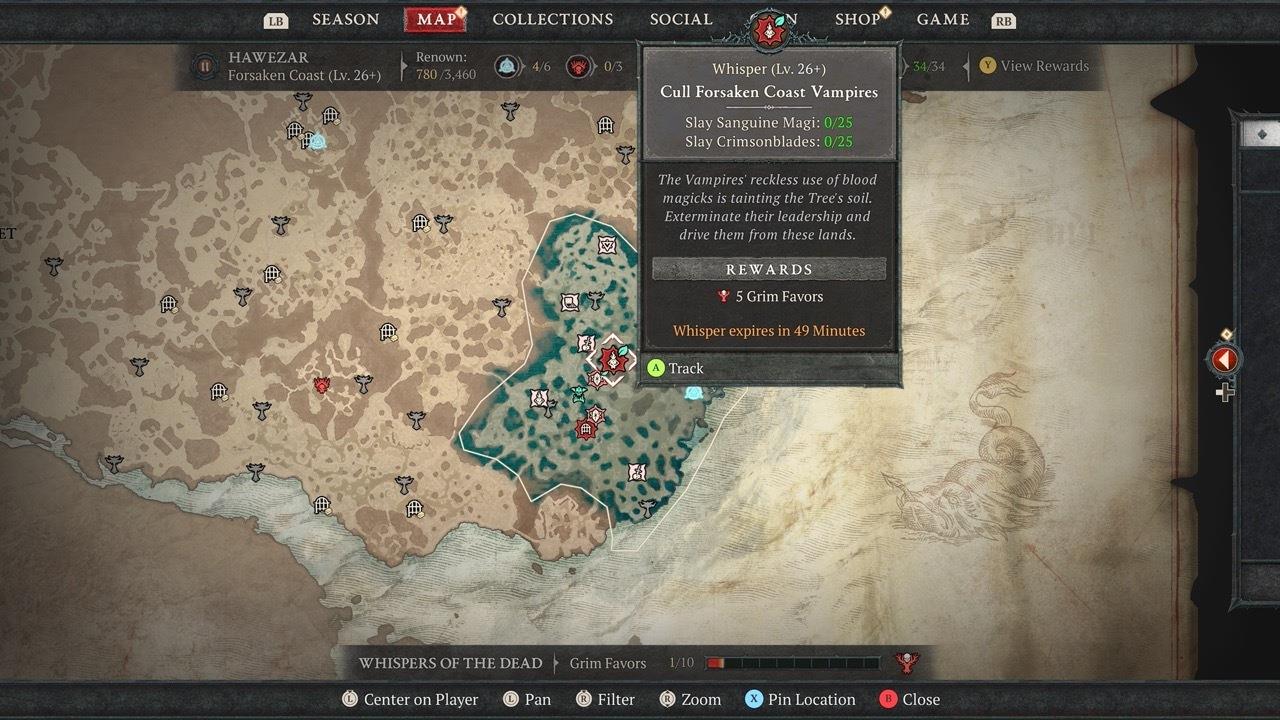The width and height of the screenshot is (1280, 720).
Task: Switch to the COLLECTIONS tab
Action: pos(552,19)
